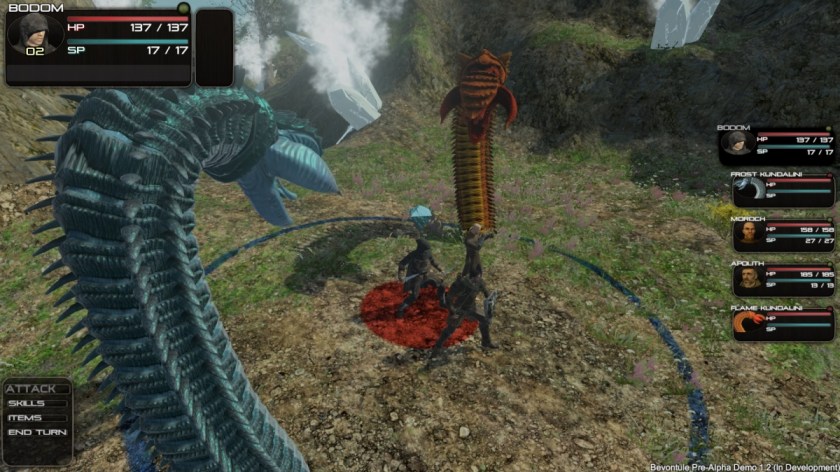Select End Turn in command menu

pos(37,432)
